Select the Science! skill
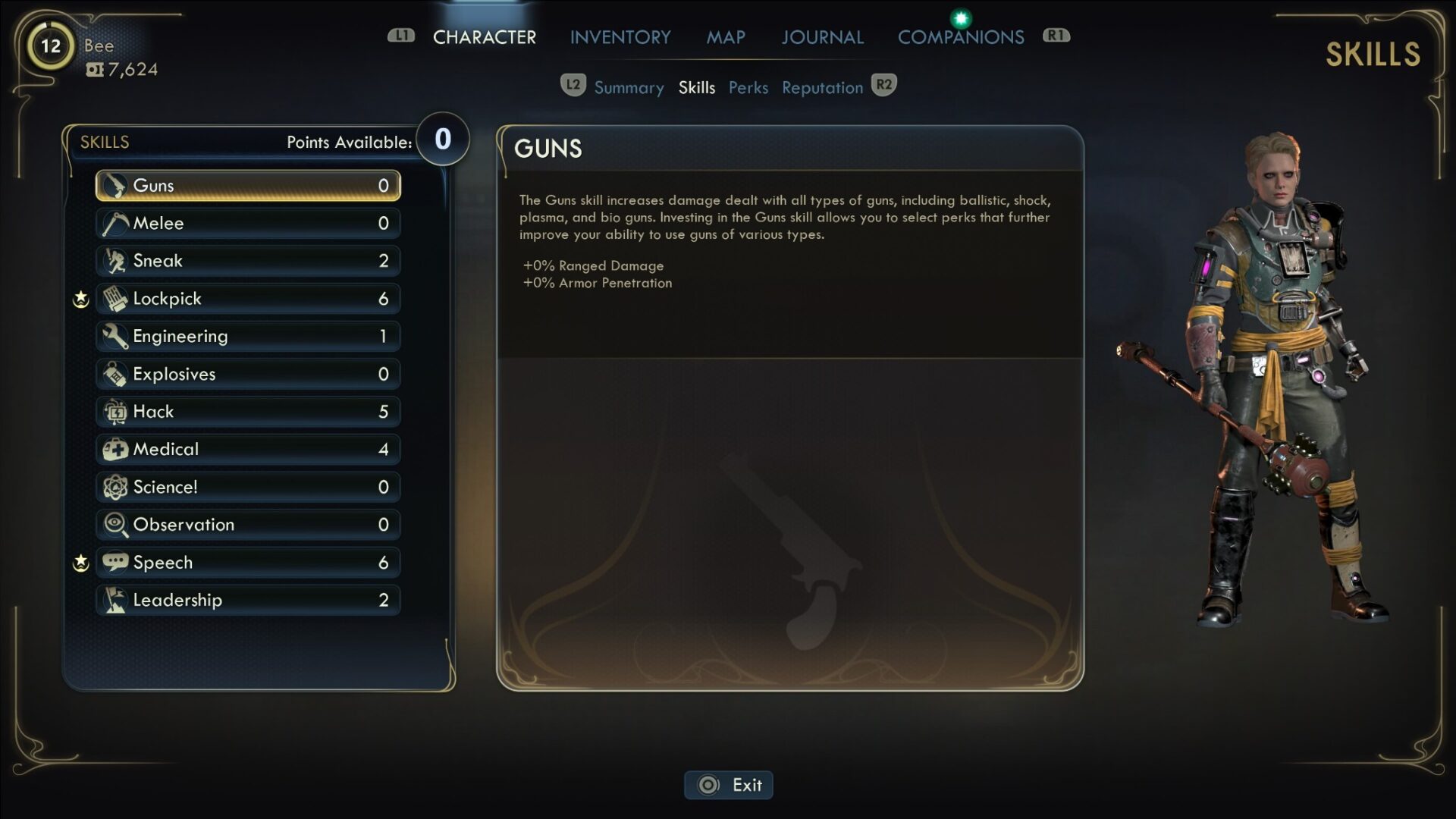Image resolution: width=1456 pixels, height=819 pixels. [x=248, y=487]
